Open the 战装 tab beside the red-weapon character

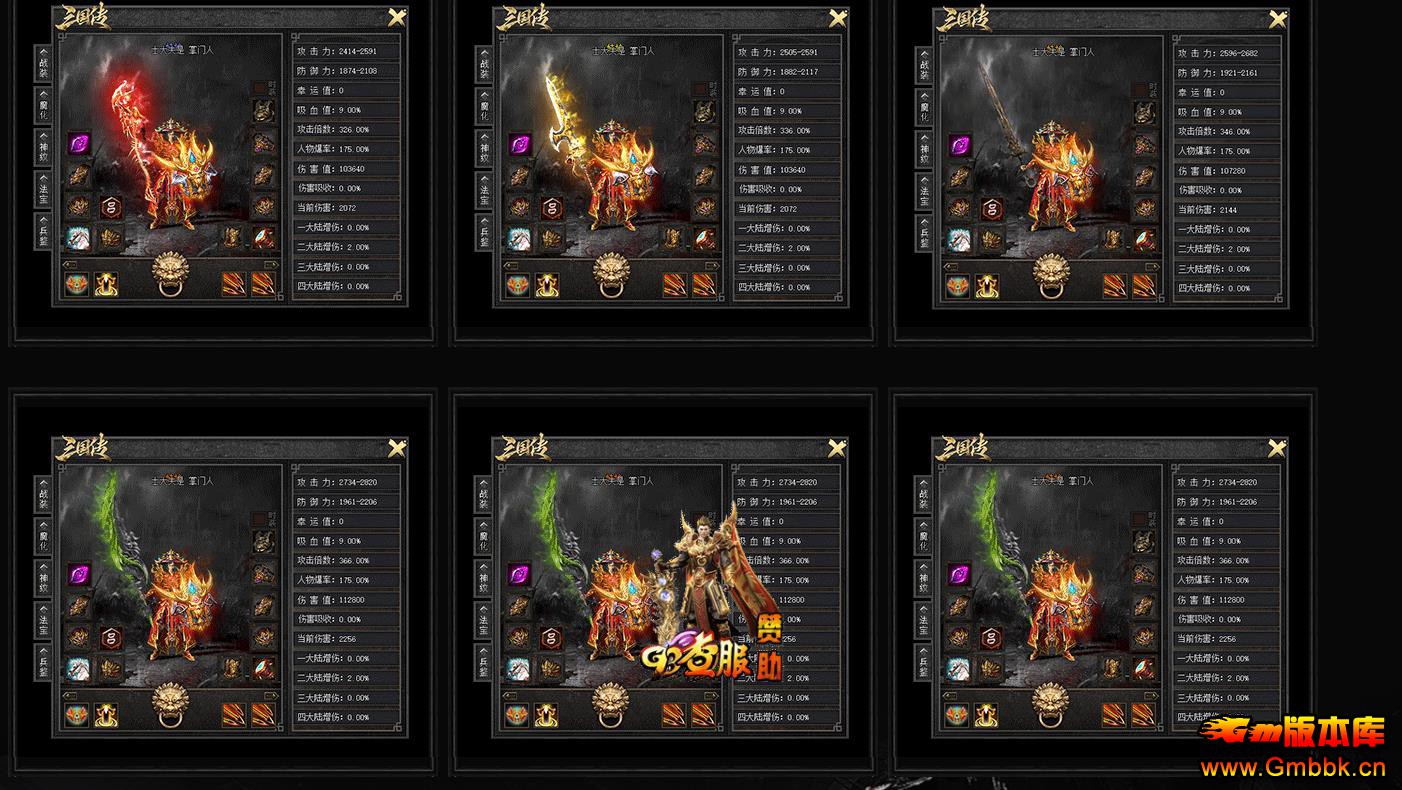point(43,65)
